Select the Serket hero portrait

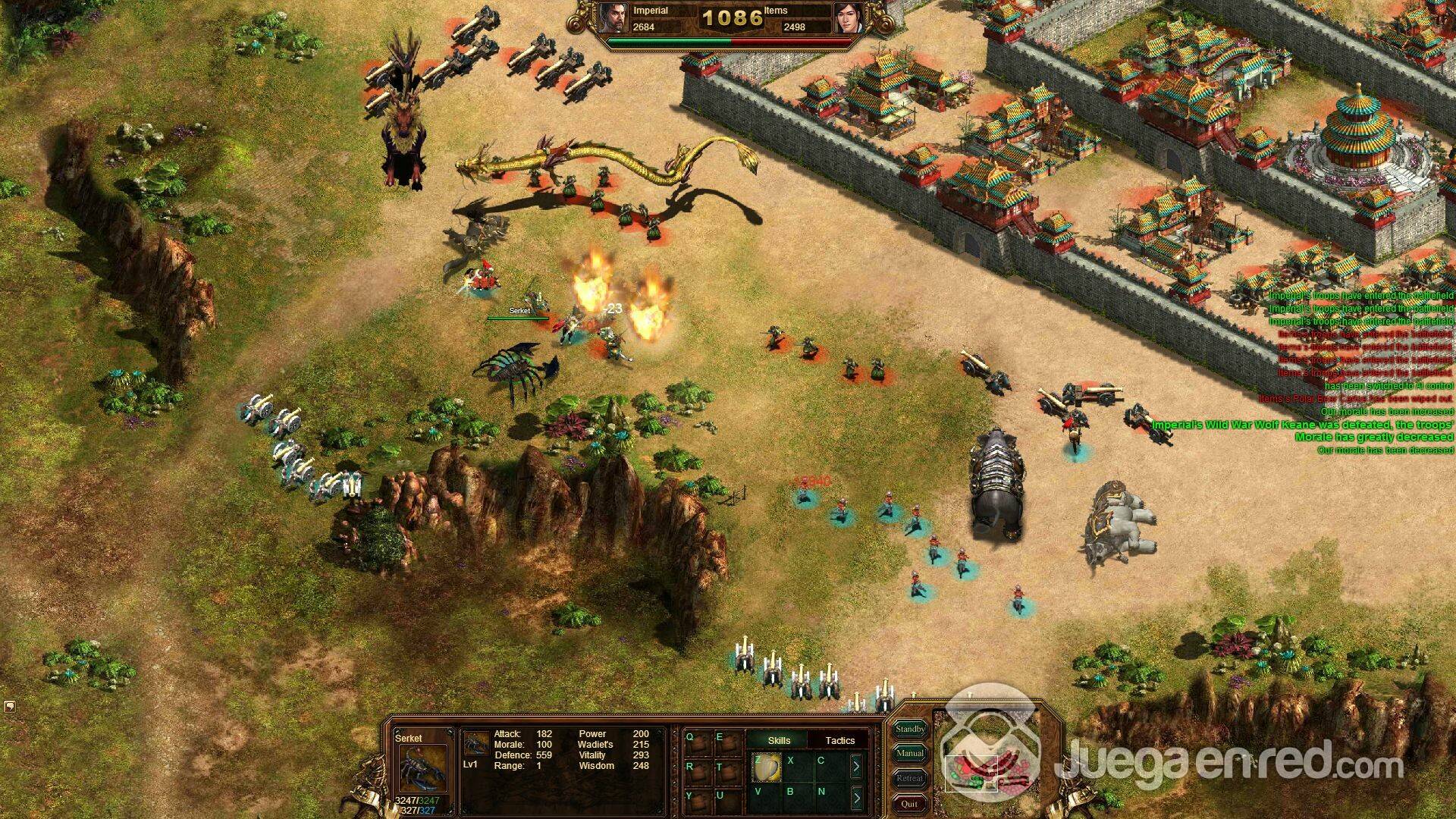tap(422, 768)
